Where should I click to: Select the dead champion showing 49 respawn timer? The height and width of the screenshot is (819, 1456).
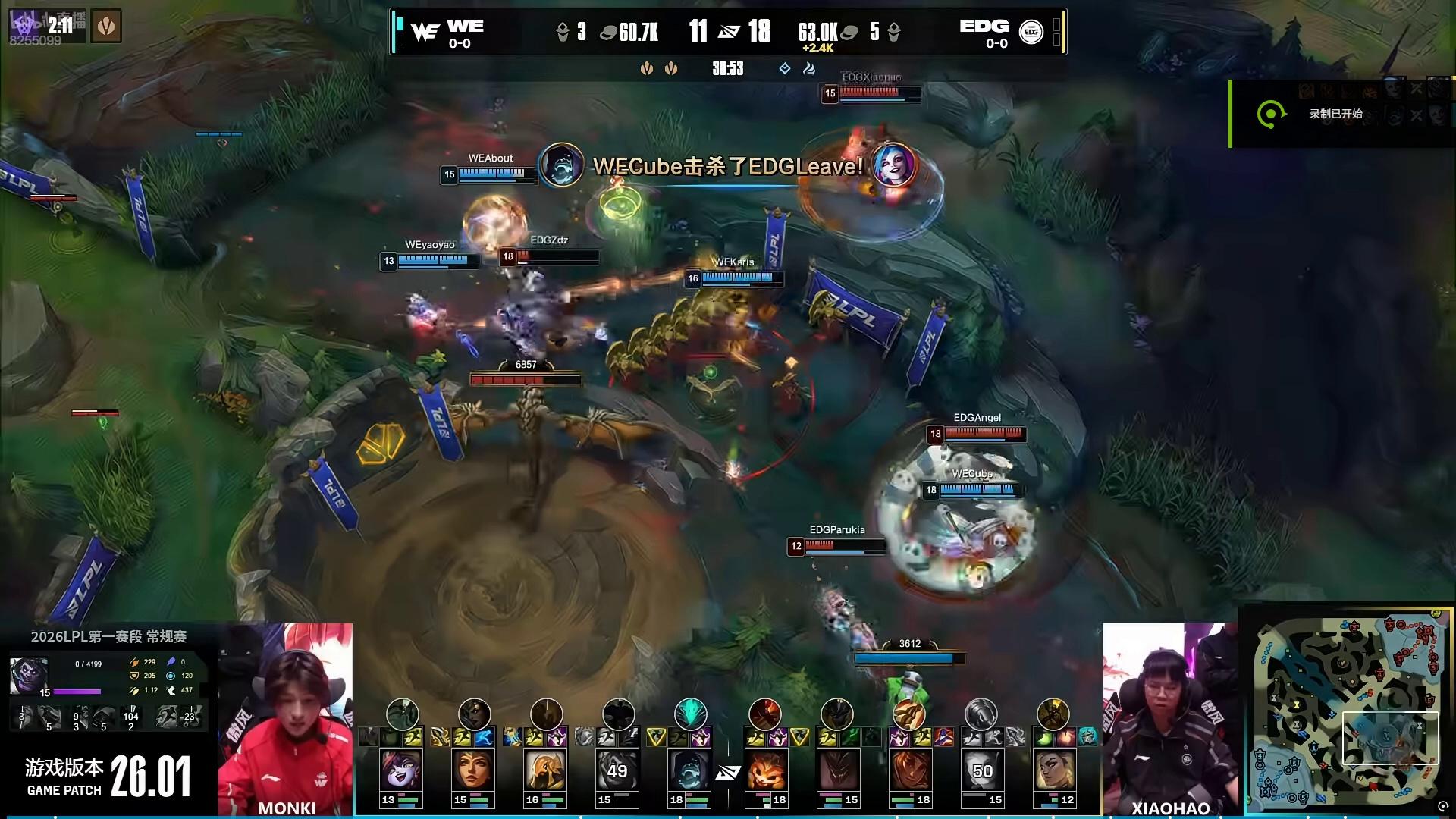click(x=617, y=771)
